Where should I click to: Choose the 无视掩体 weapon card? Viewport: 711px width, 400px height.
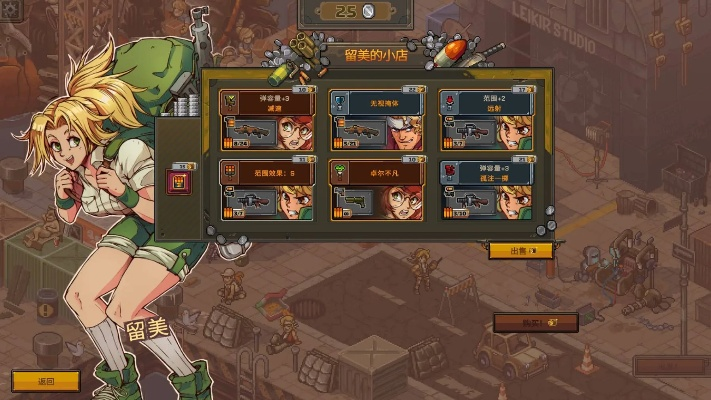pos(376,119)
